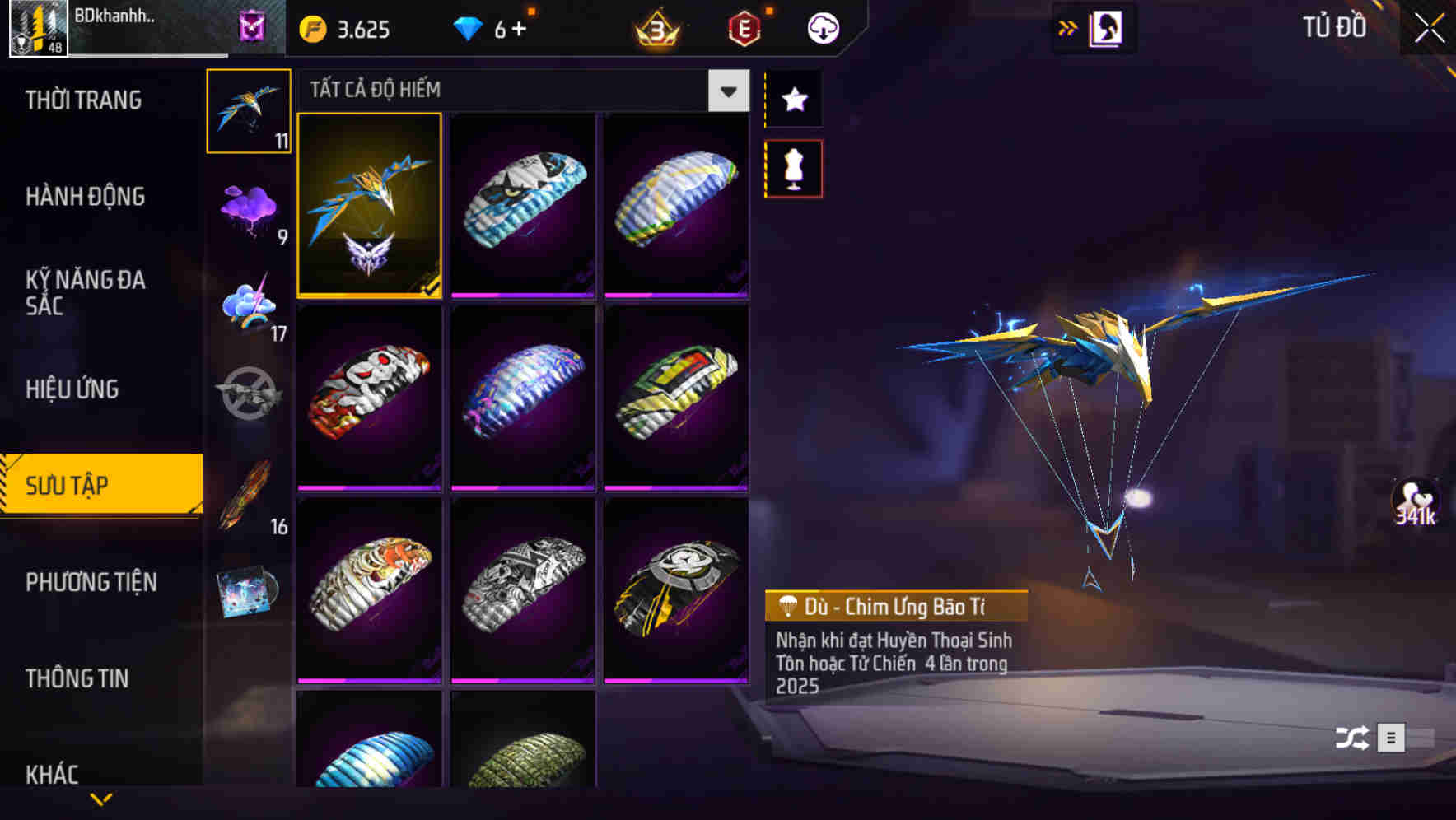The width and height of the screenshot is (1456, 820).
Task: Open the PHƯƠNG TIỆN section
Action: (x=91, y=582)
